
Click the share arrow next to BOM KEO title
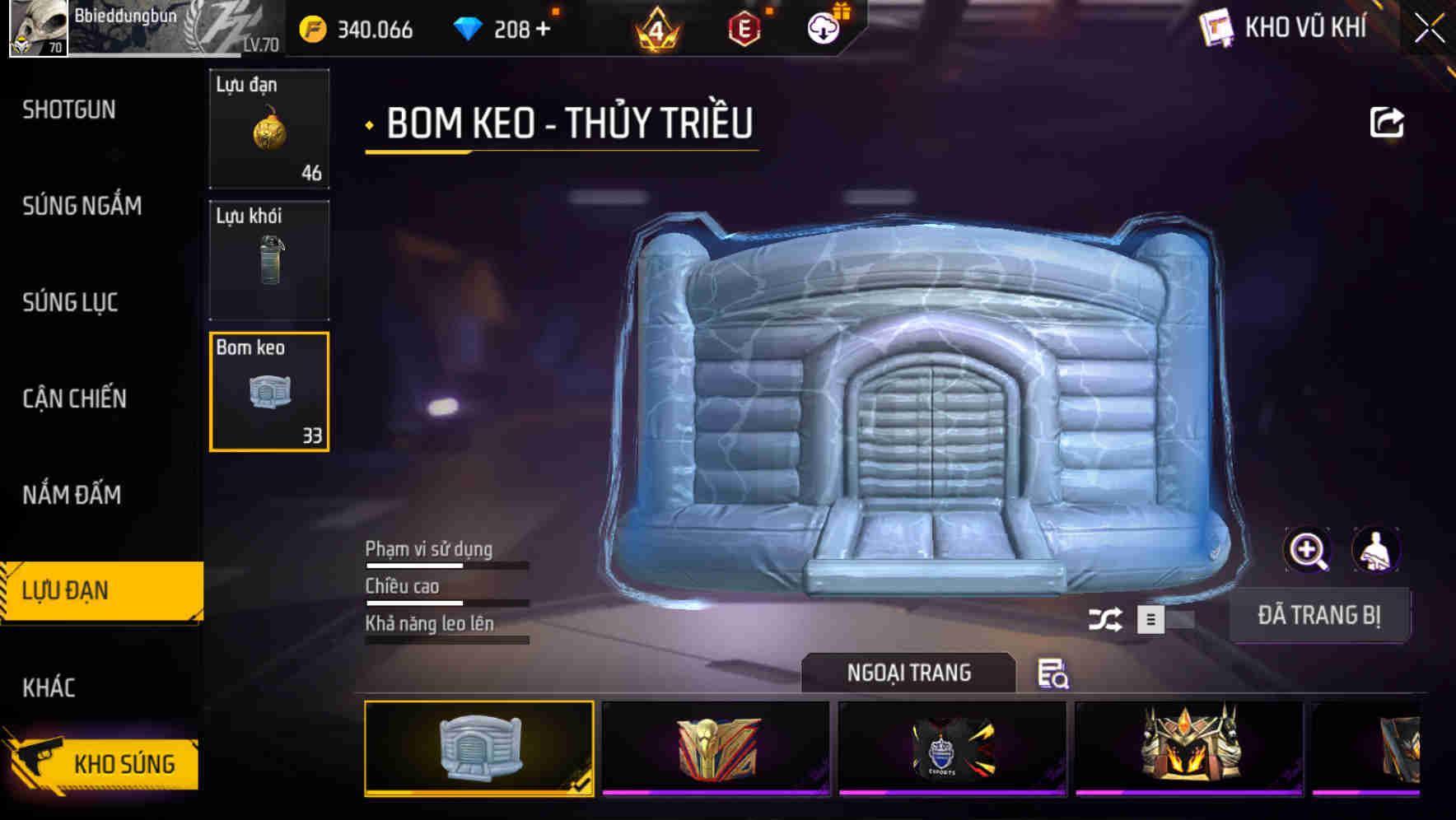pyautogui.click(x=1388, y=122)
